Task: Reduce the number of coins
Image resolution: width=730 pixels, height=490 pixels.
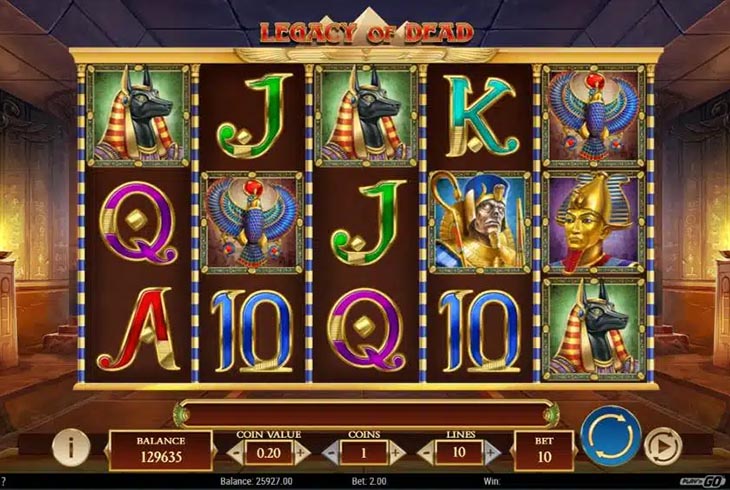Action: click(332, 452)
